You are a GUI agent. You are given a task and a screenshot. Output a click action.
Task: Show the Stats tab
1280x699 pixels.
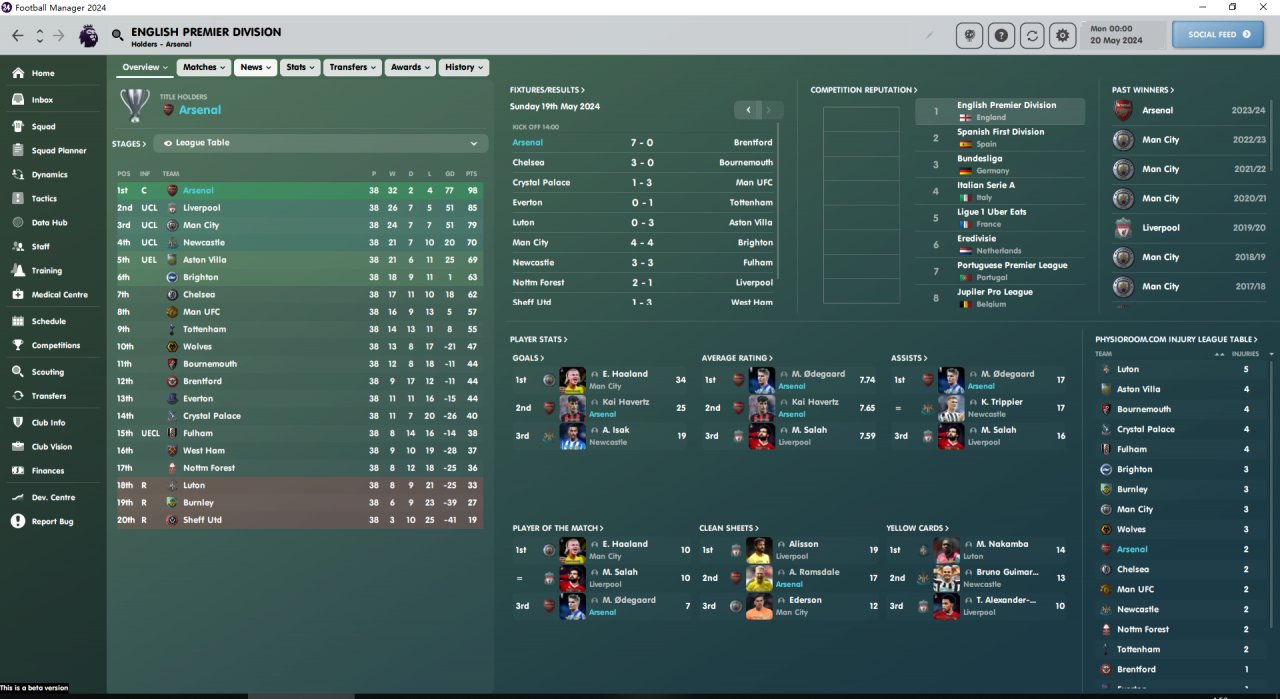pyautogui.click(x=300, y=67)
